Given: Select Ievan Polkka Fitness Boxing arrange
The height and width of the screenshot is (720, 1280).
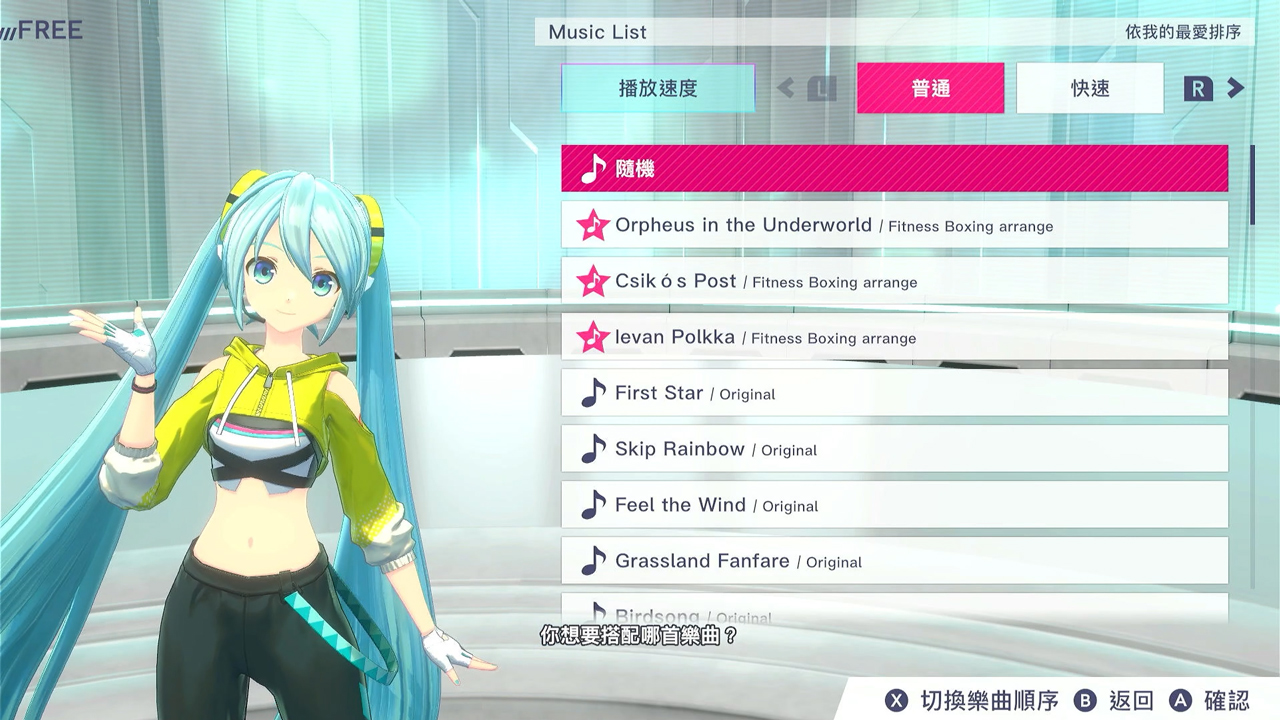Looking at the screenshot, I should (894, 337).
